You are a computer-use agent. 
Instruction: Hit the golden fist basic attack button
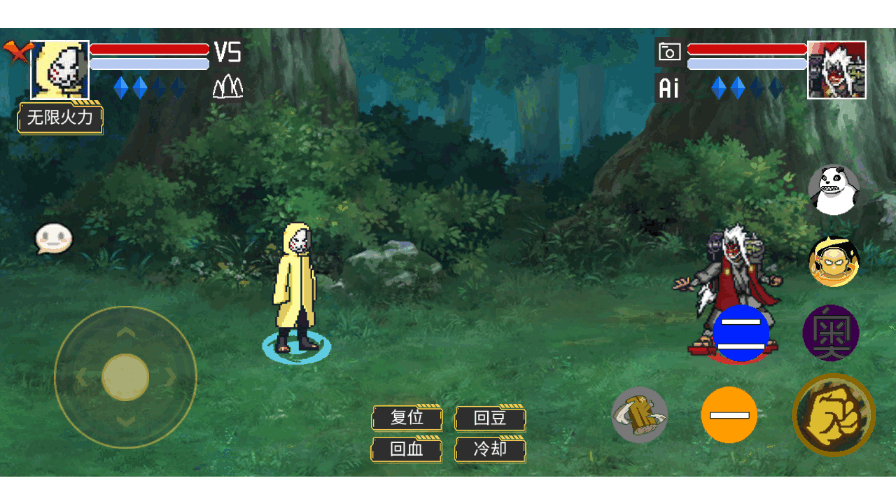833,414
